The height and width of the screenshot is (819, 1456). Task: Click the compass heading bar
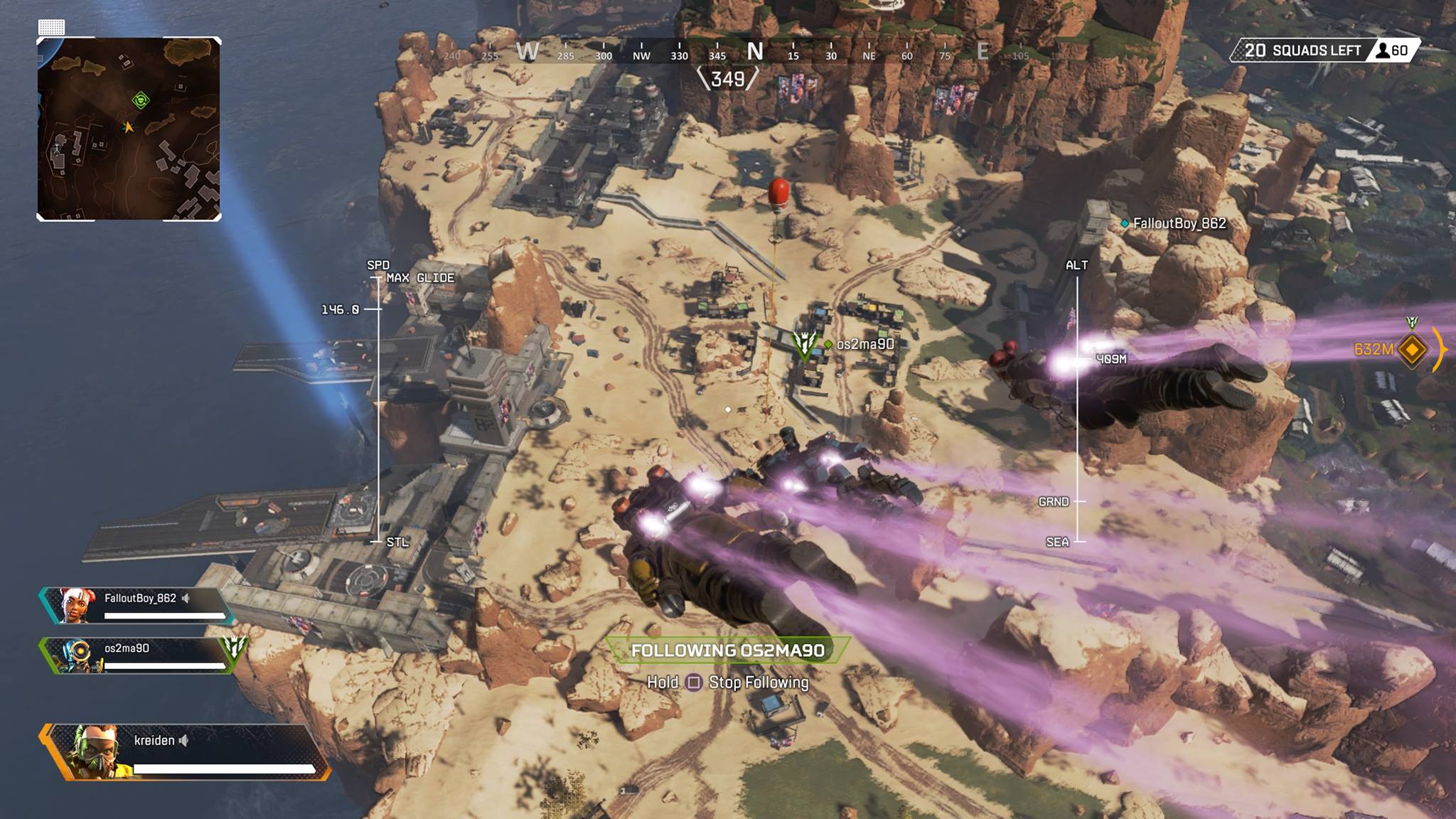pyautogui.click(x=727, y=53)
